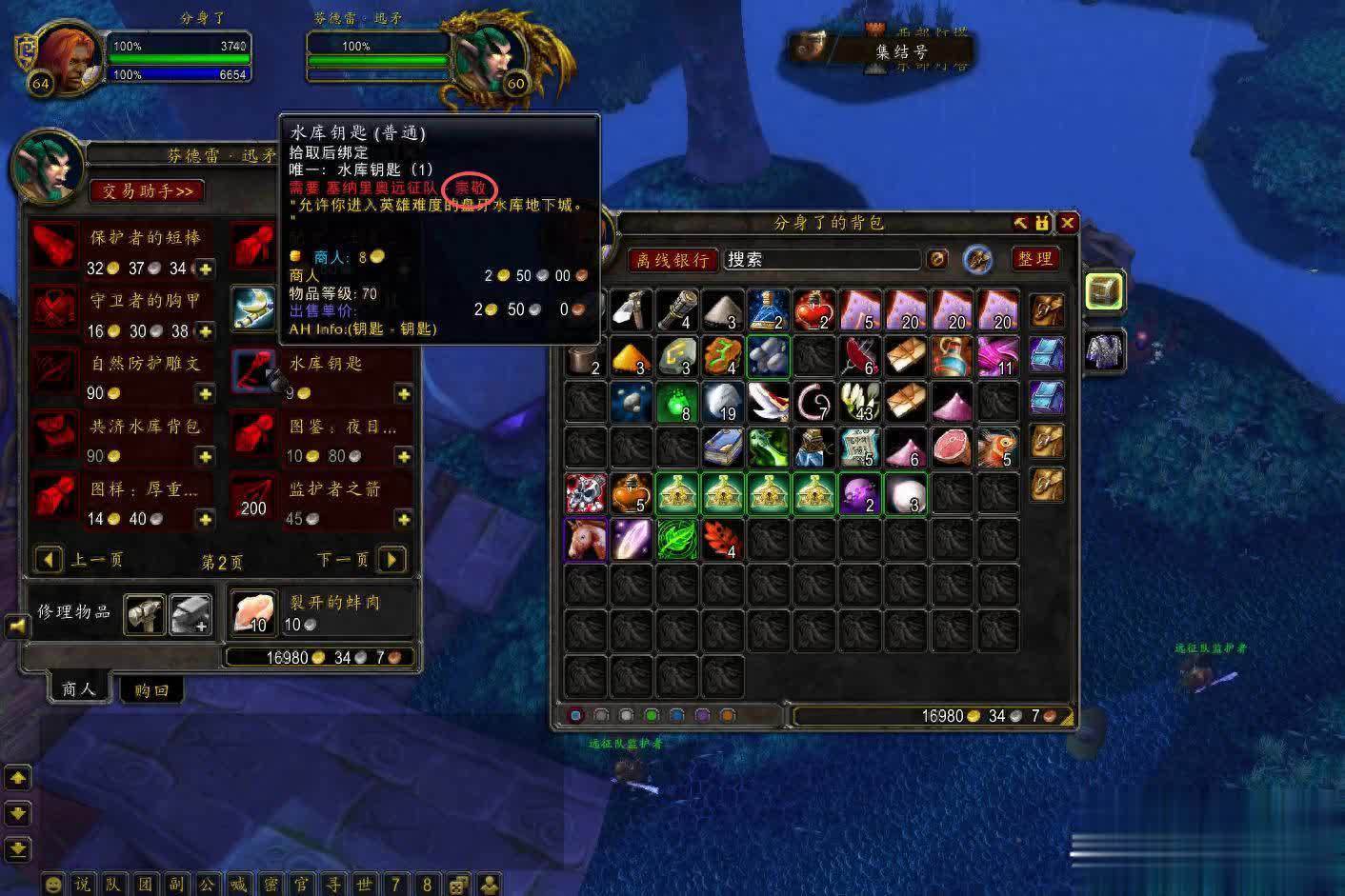Close the backpack window
The width and height of the screenshot is (1345, 896).
(x=1068, y=223)
